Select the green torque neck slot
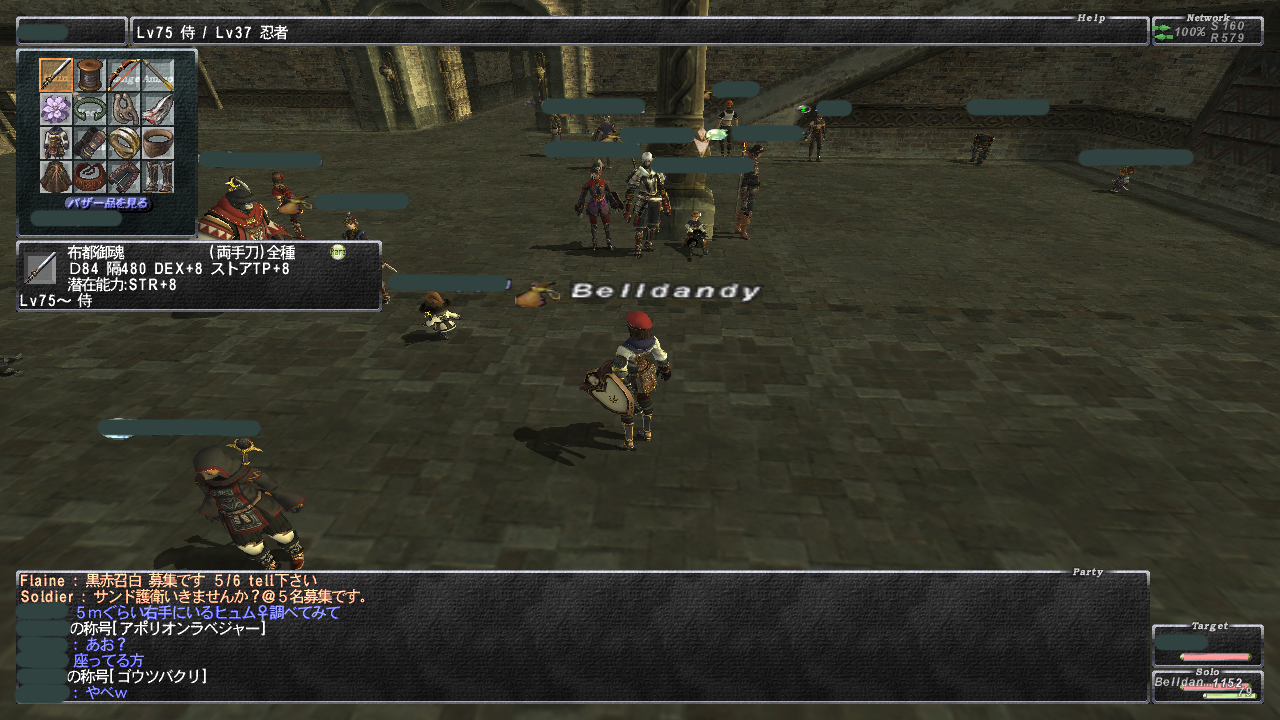The height and width of the screenshot is (720, 1280). (90, 109)
